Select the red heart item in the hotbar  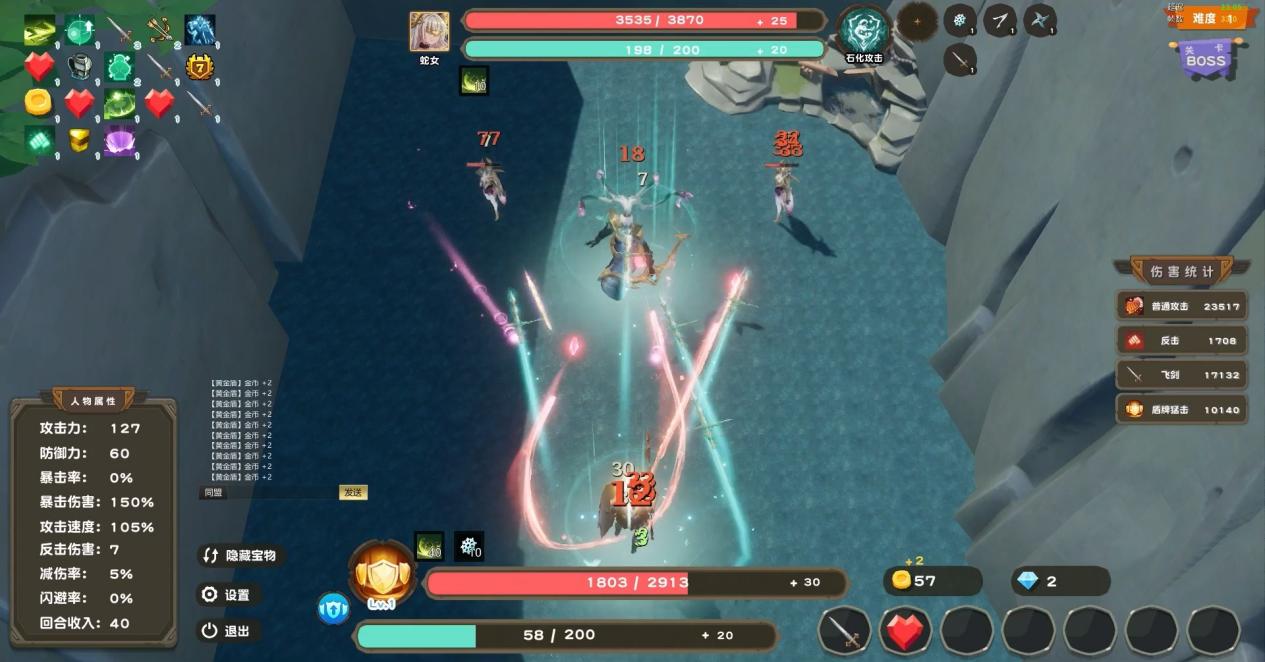(x=906, y=631)
